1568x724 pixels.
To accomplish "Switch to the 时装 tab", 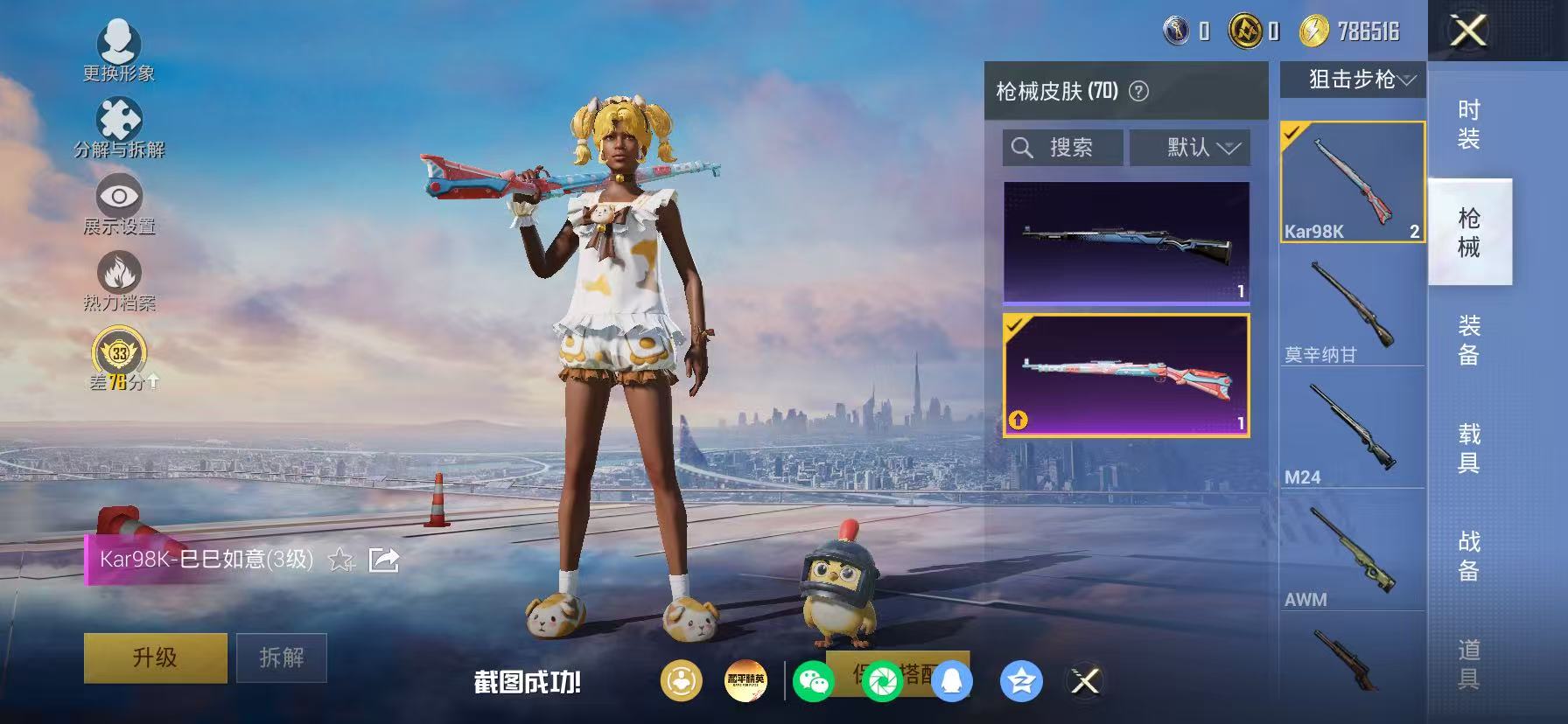I will pos(1470,122).
